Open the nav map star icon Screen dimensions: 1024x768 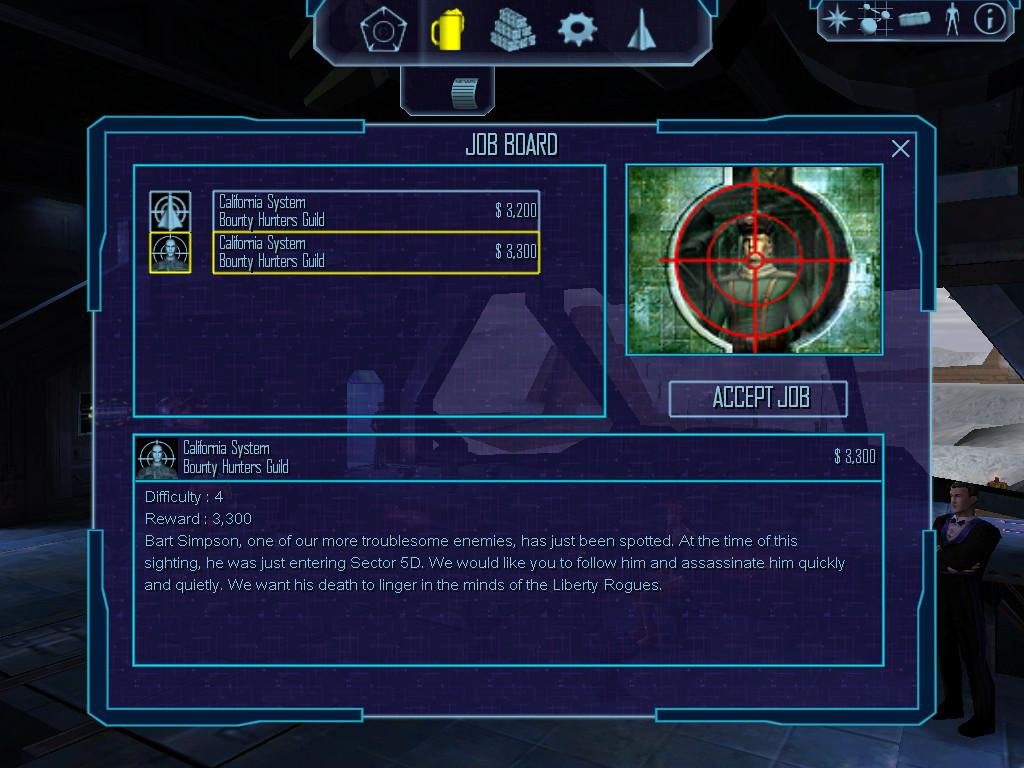point(836,19)
